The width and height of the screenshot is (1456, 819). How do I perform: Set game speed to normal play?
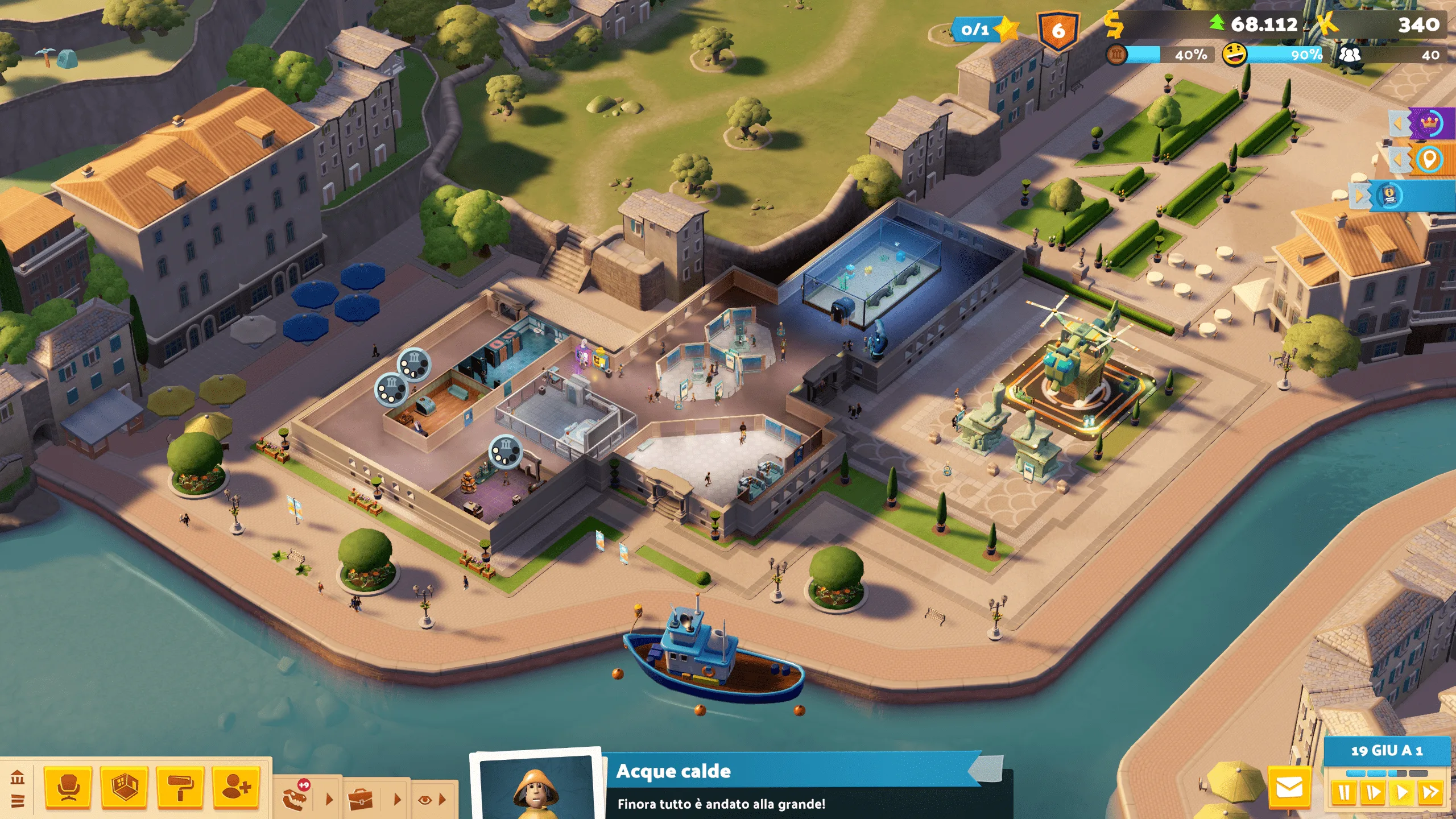(x=1402, y=792)
